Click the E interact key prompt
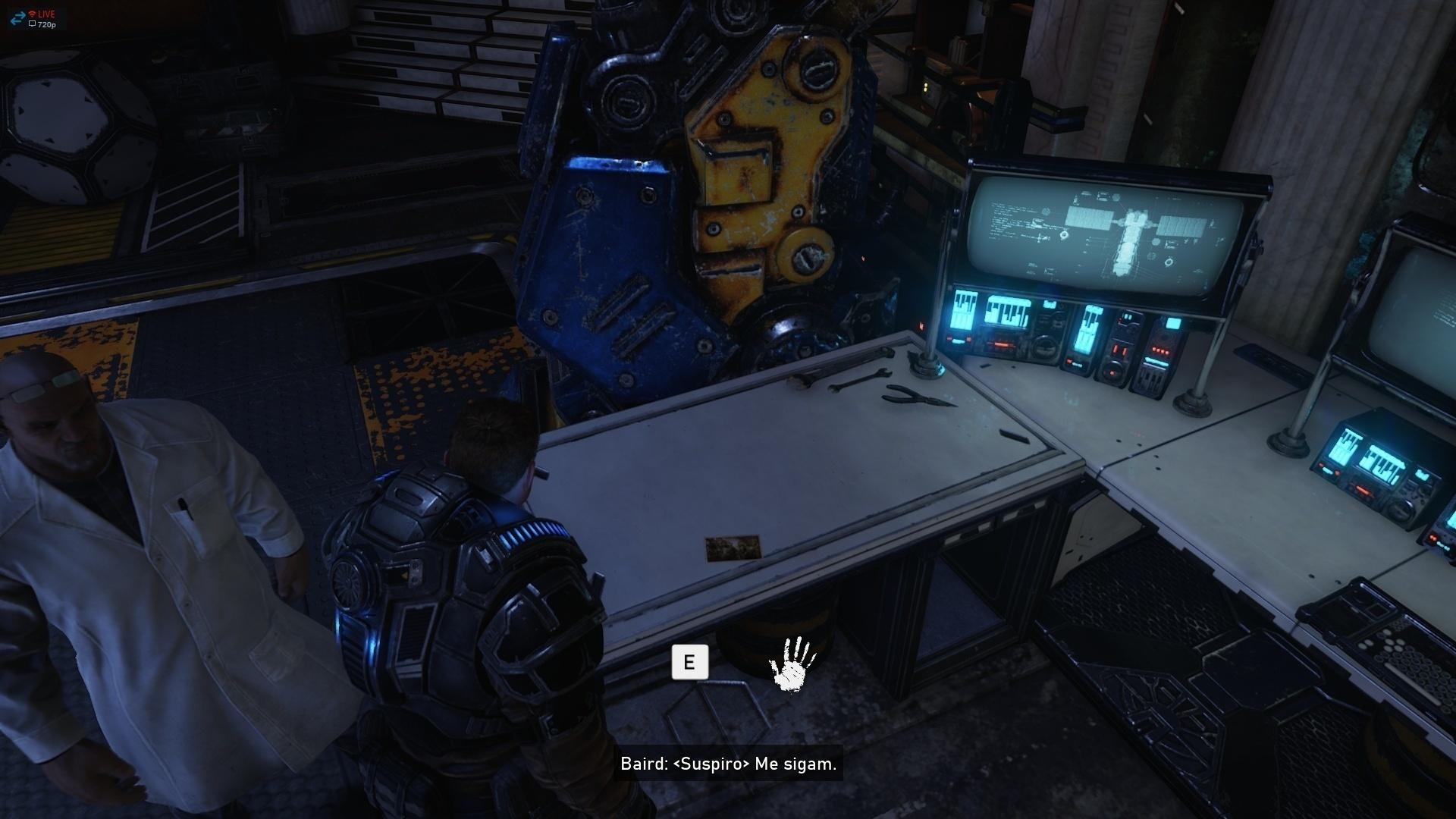 (x=689, y=661)
